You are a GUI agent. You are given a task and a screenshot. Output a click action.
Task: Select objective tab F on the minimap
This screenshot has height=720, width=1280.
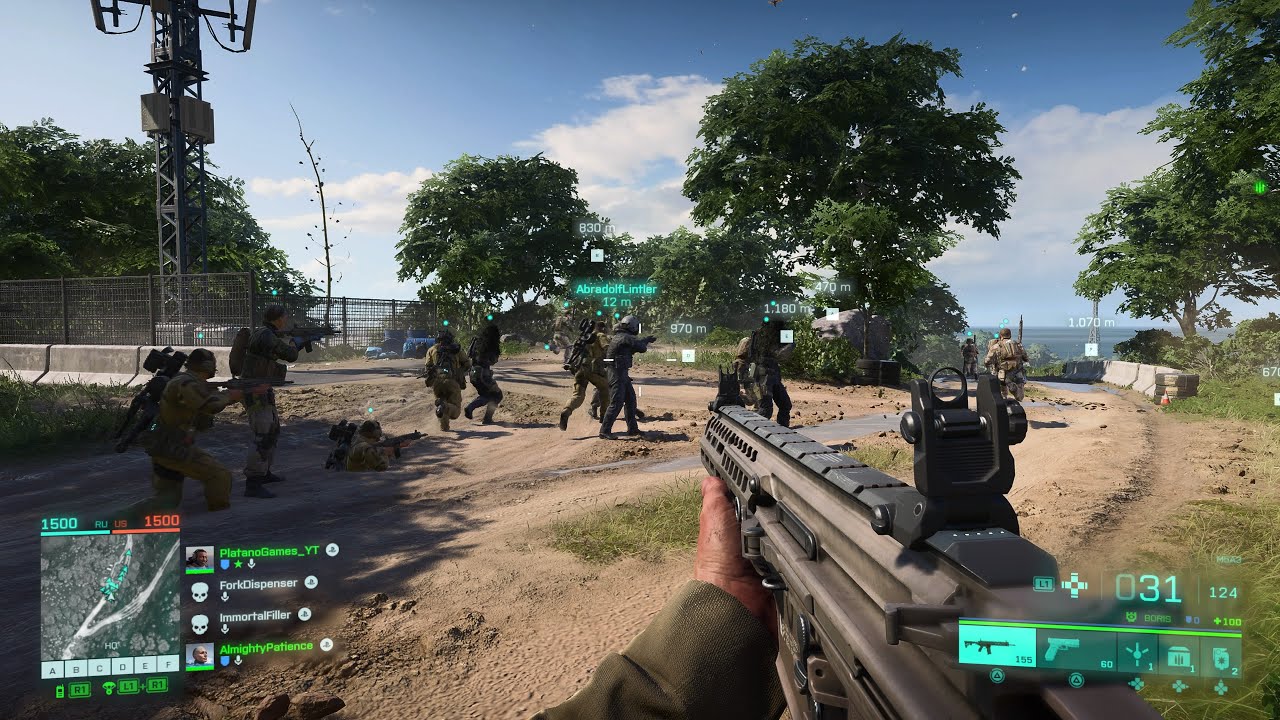coord(169,665)
